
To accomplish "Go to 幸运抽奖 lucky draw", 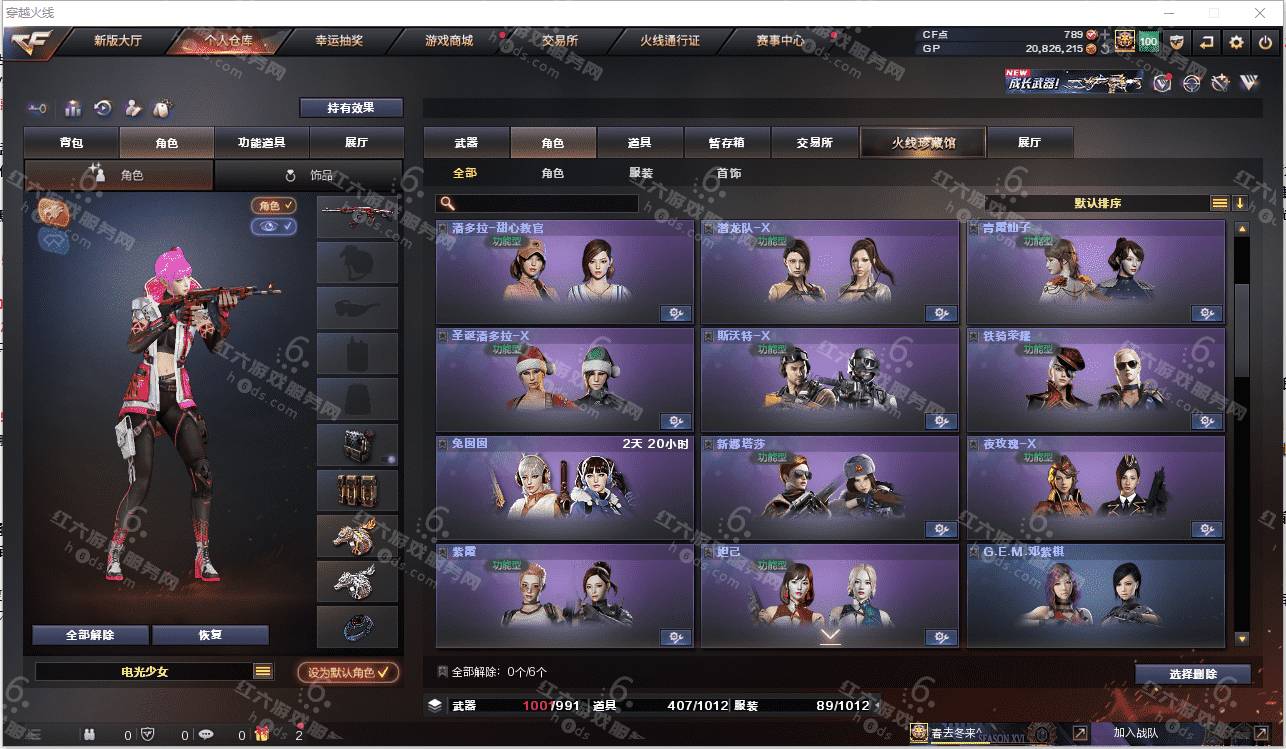I will click(x=339, y=41).
